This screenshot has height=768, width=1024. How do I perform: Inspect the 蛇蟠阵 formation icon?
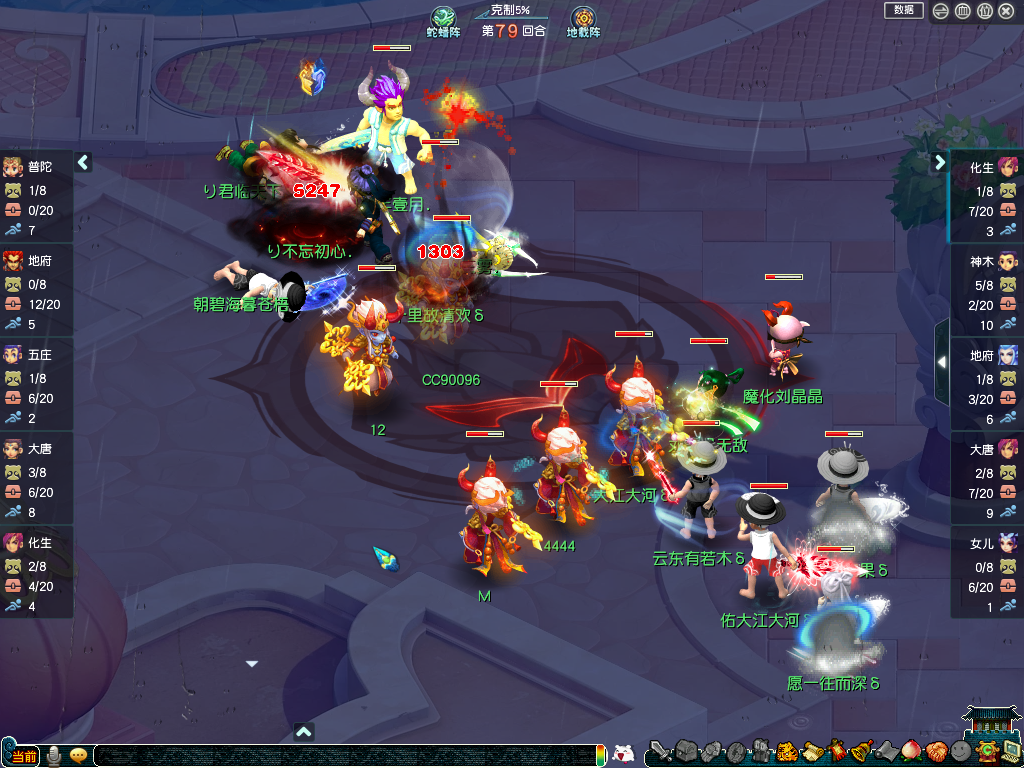[x=443, y=19]
